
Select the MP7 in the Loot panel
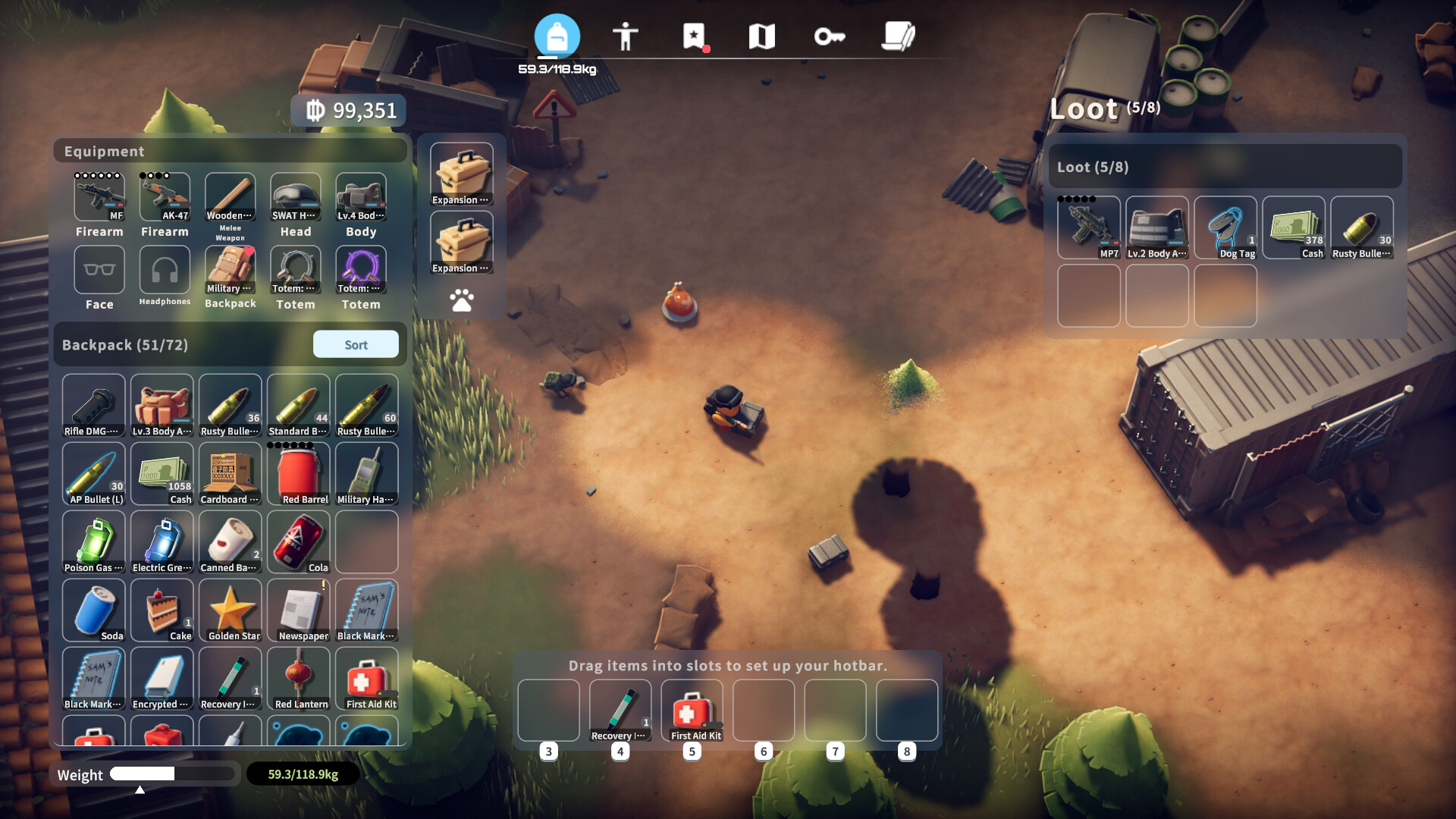click(1089, 227)
